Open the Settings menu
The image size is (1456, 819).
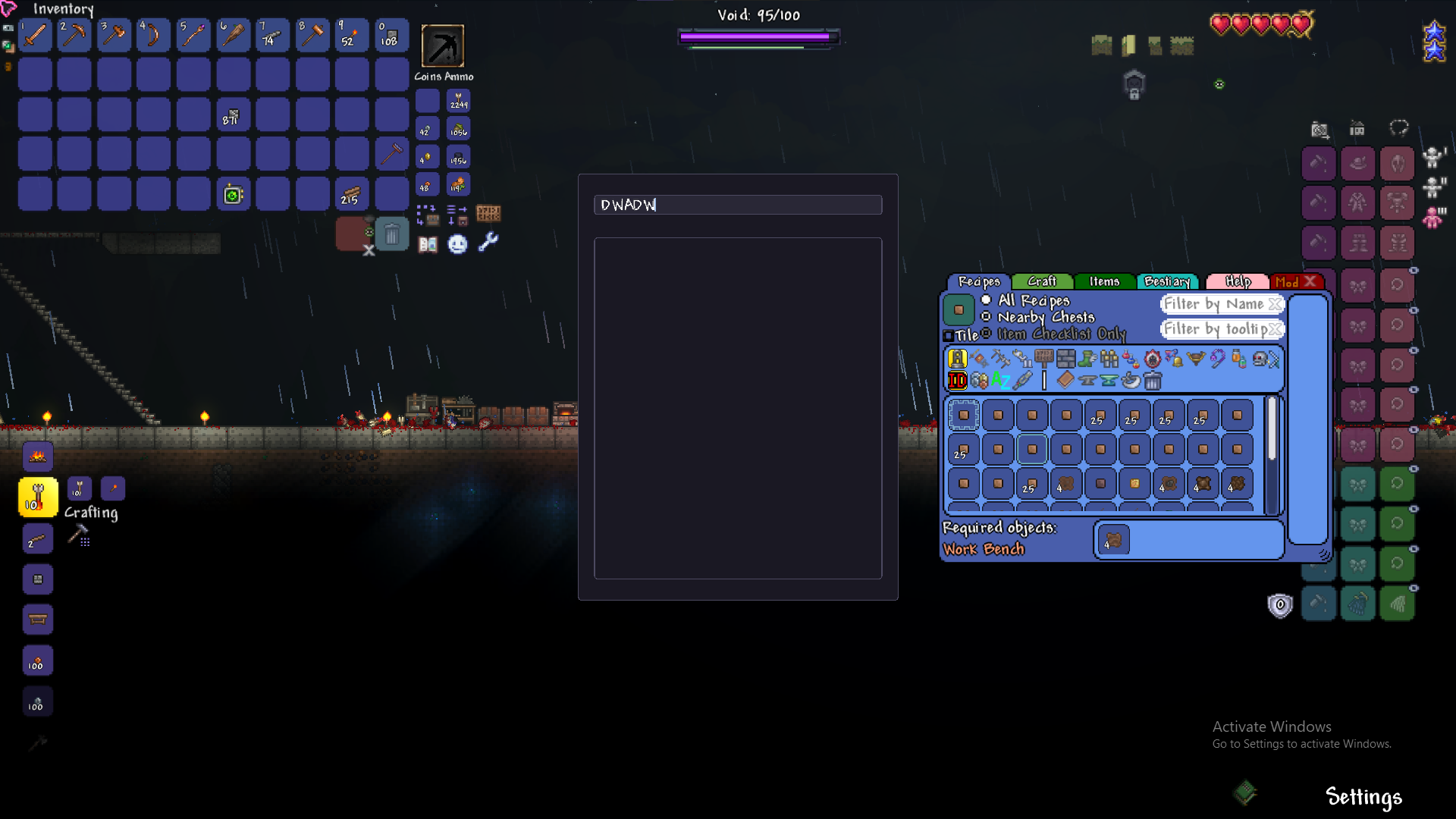coord(1363,797)
